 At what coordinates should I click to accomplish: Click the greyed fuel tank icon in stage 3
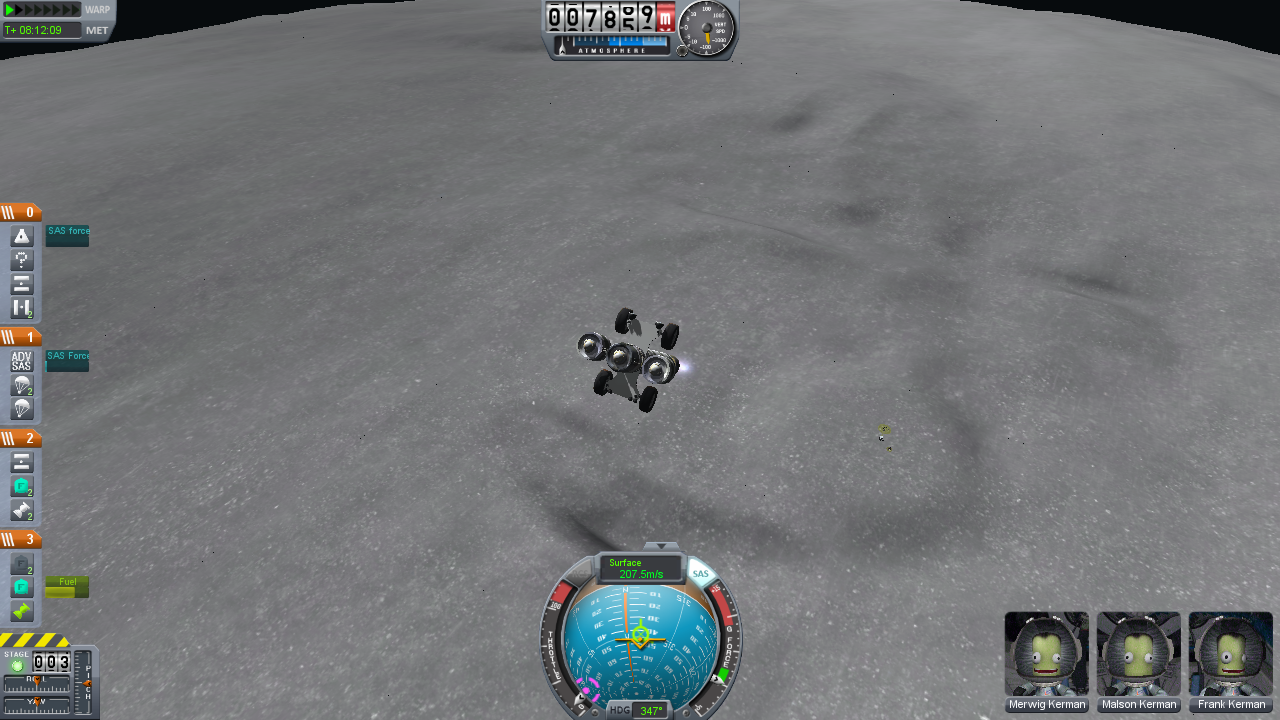point(21,563)
